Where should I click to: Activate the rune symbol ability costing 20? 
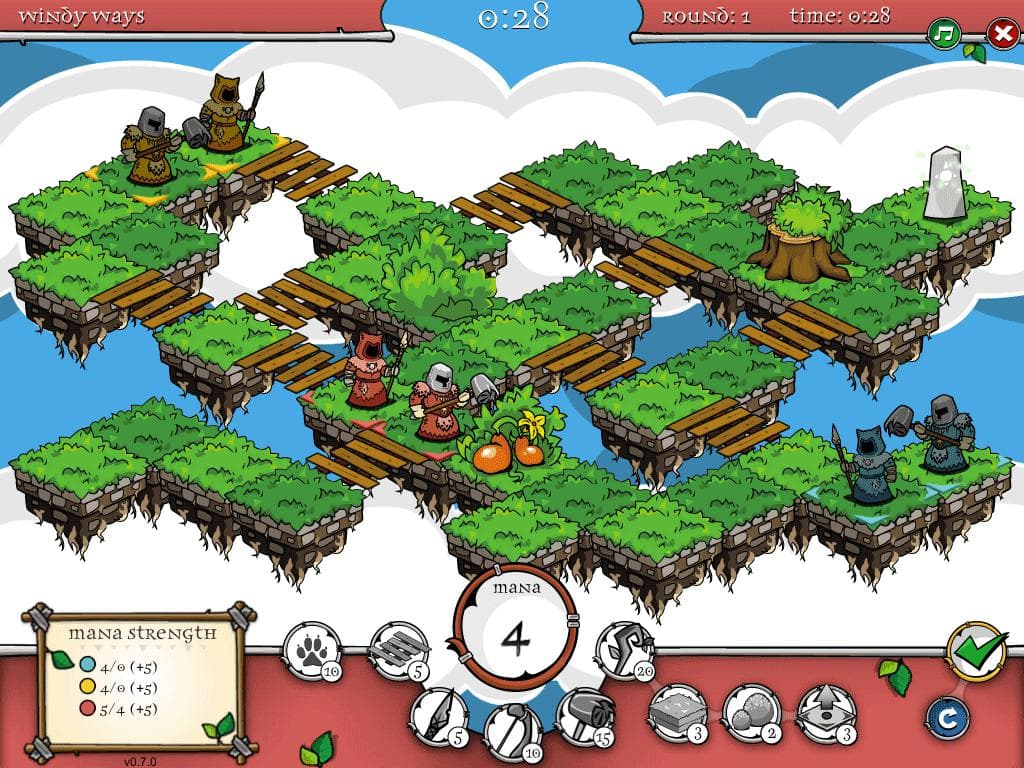625,650
